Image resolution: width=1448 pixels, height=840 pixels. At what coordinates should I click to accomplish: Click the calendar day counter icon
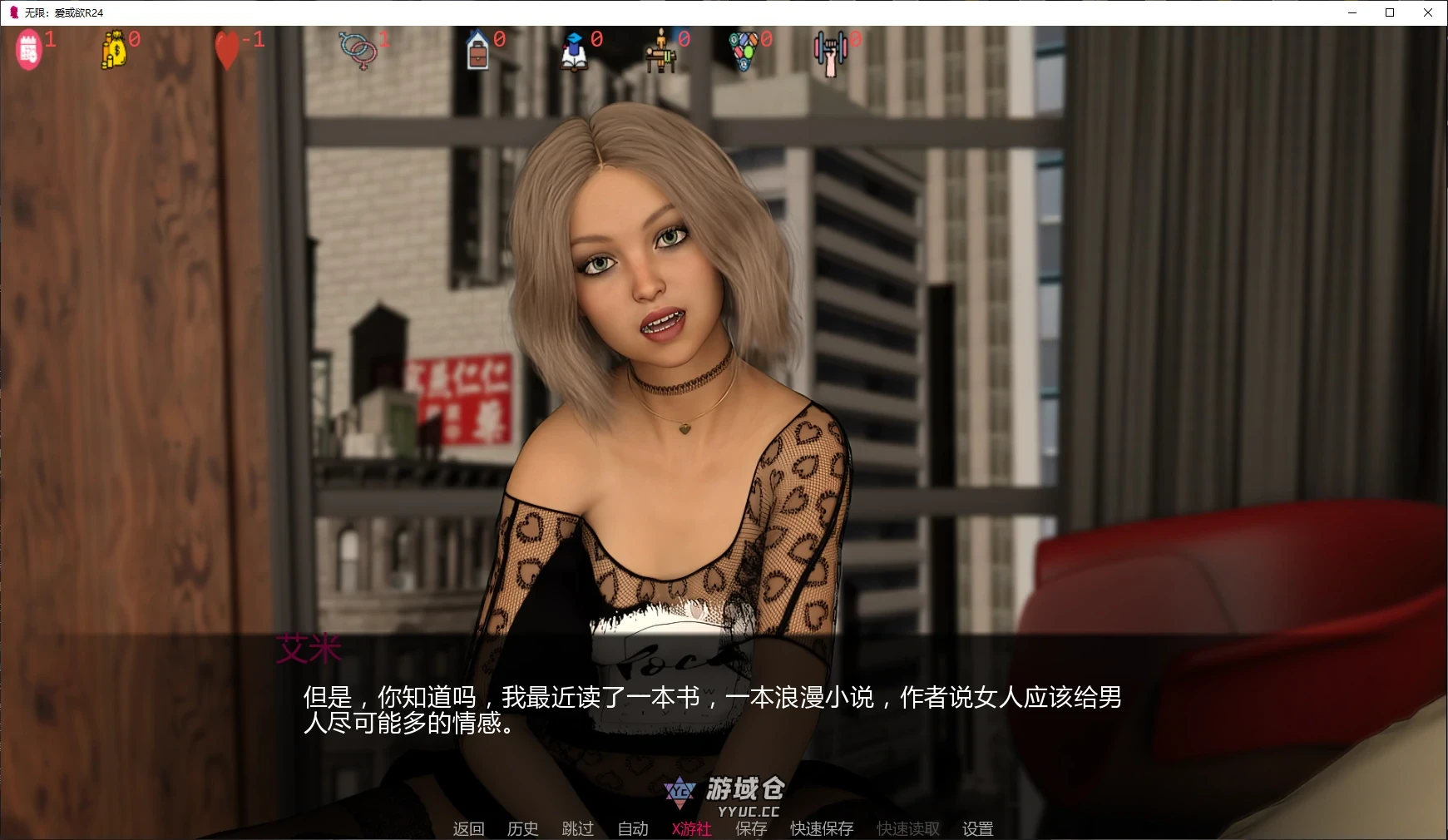[x=29, y=48]
